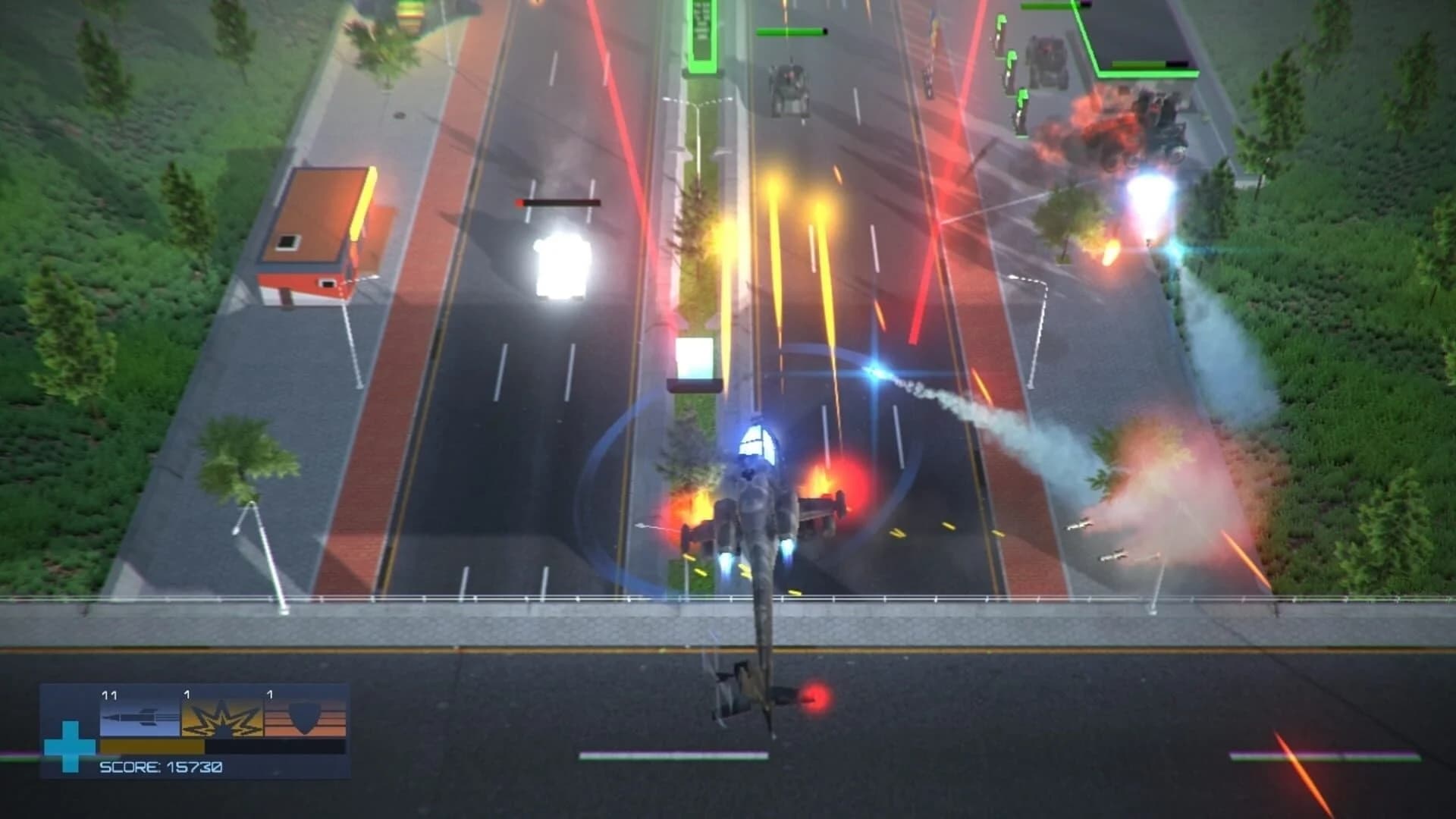
Task: Click the shield count indicator showing 1
Action: coord(270,695)
